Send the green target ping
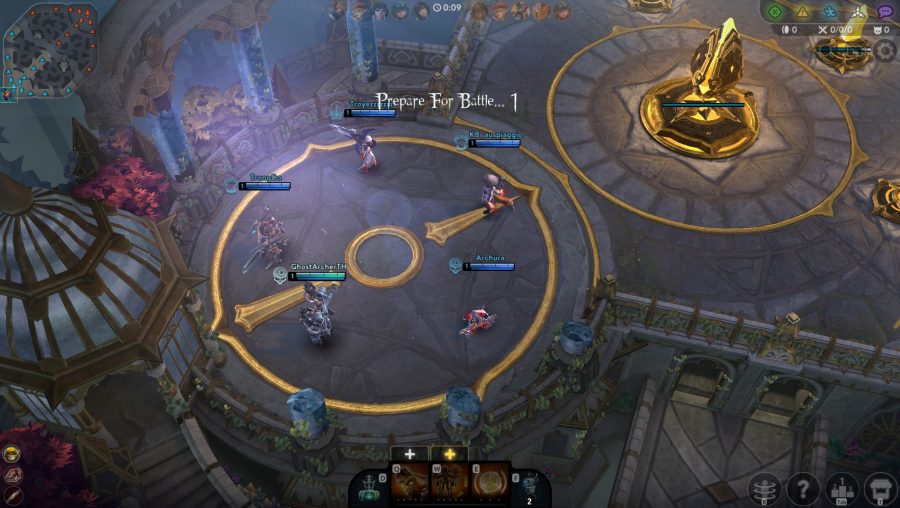The height and width of the screenshot is (508, 900). point(775,12)
